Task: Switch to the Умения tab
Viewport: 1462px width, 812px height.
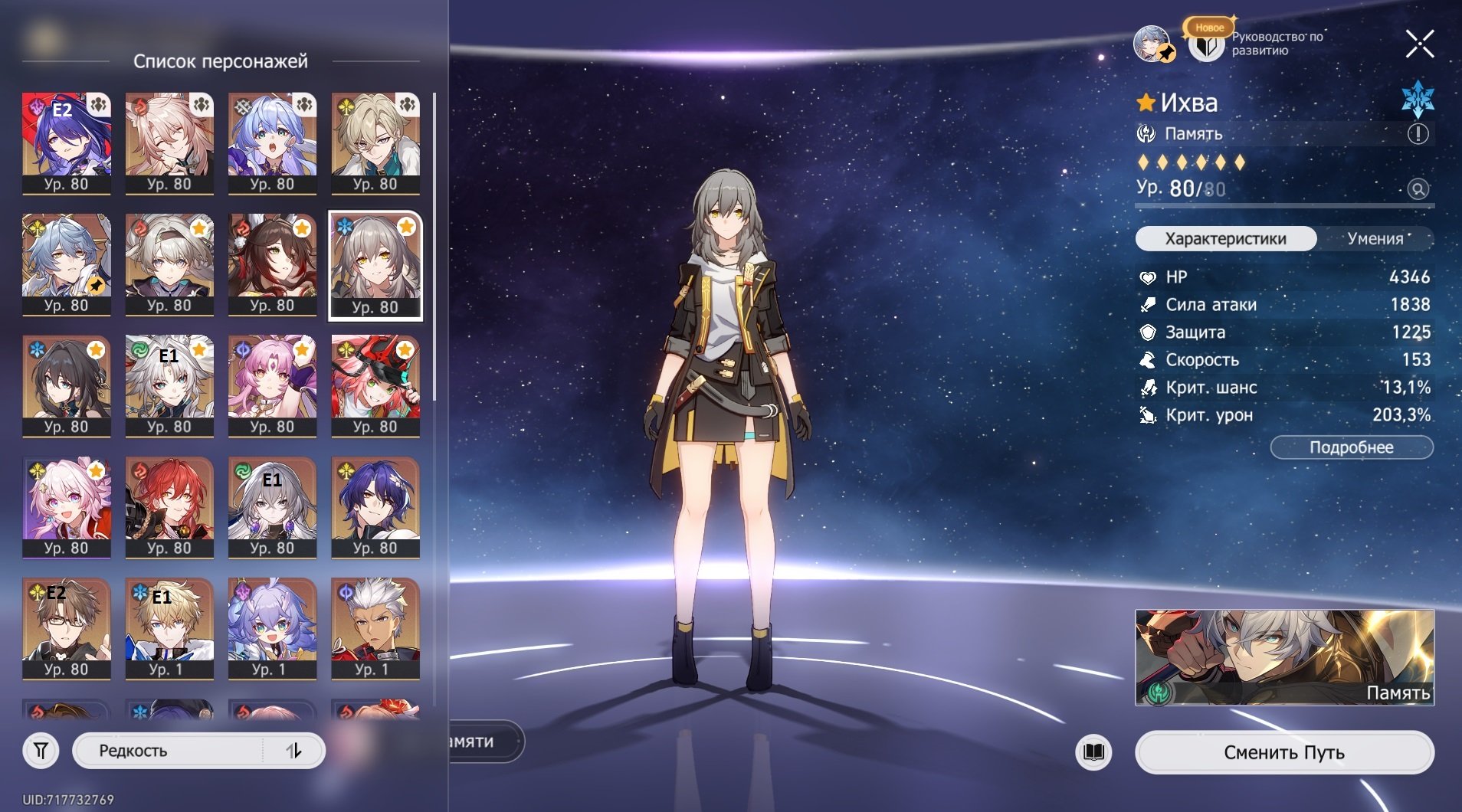Action: point(1375,239)
